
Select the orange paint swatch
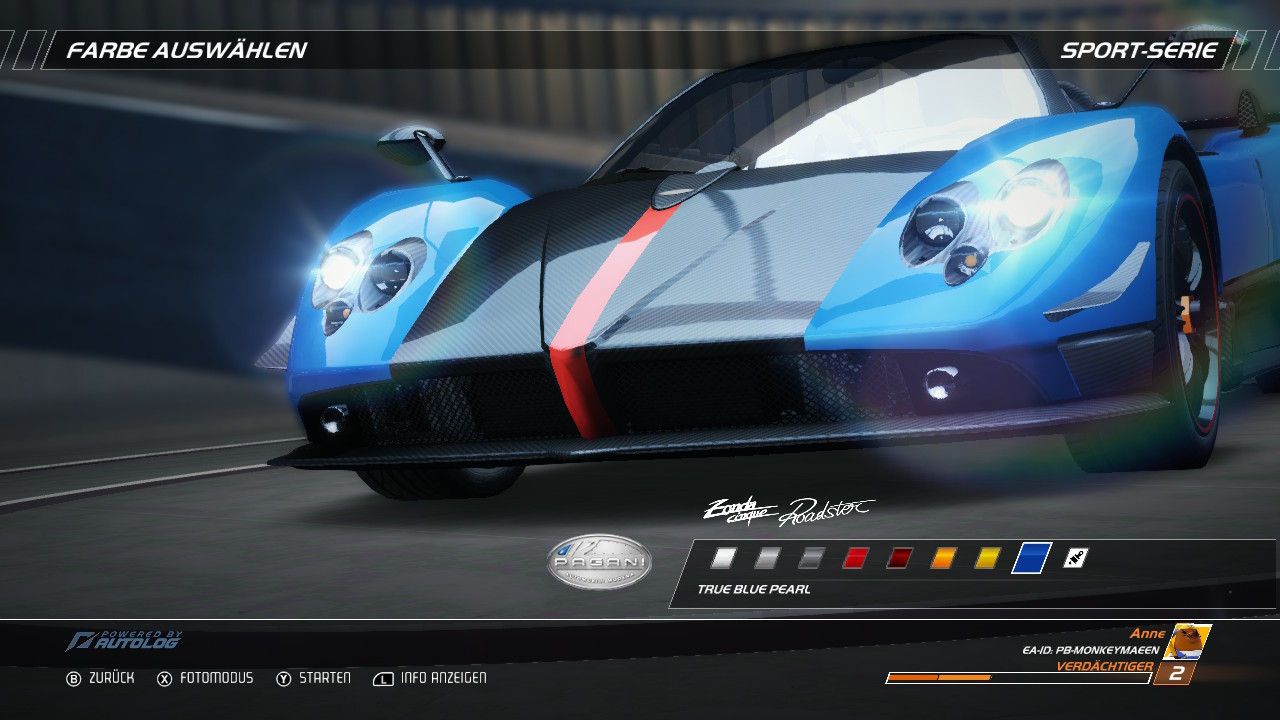(x=943, y=558)
